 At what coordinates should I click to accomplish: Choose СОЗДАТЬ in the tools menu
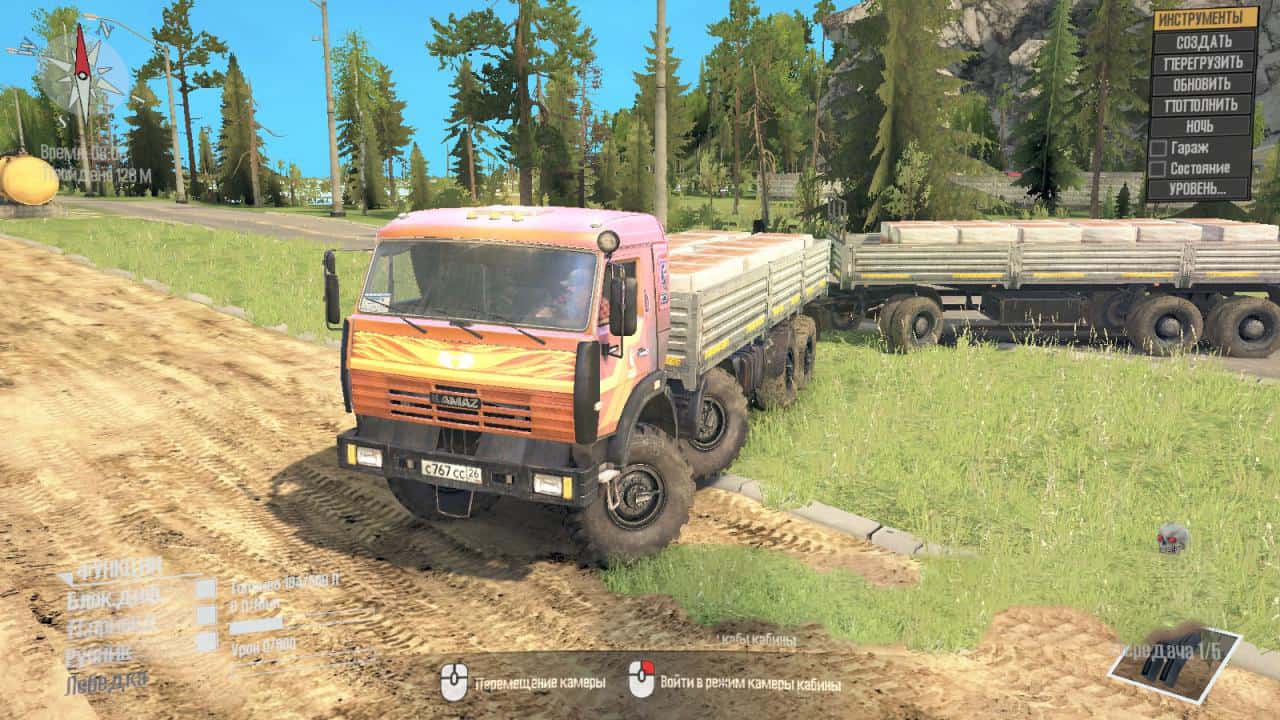click(x=1203, y=42)
